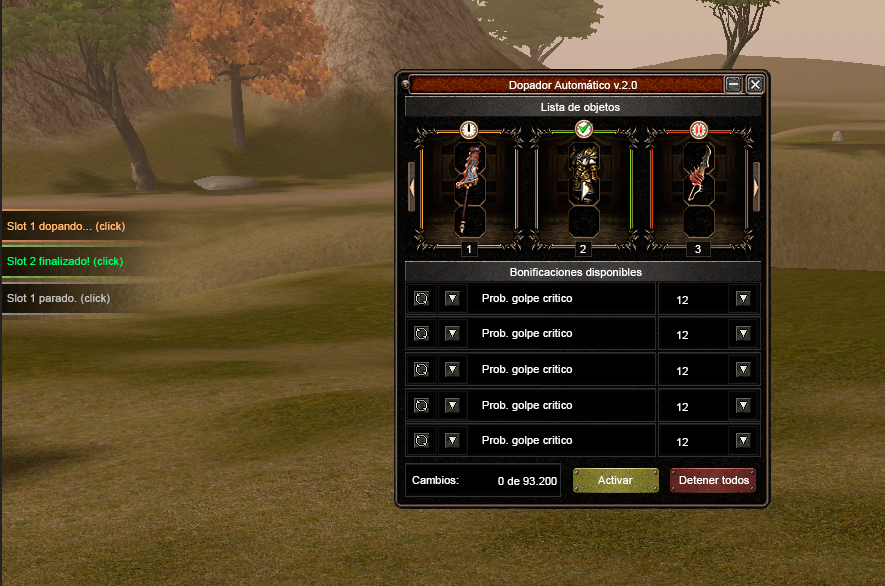The height and width of the screenshot is (586, 885).
Task: Click the Activar button
Action: pos(615,480)
